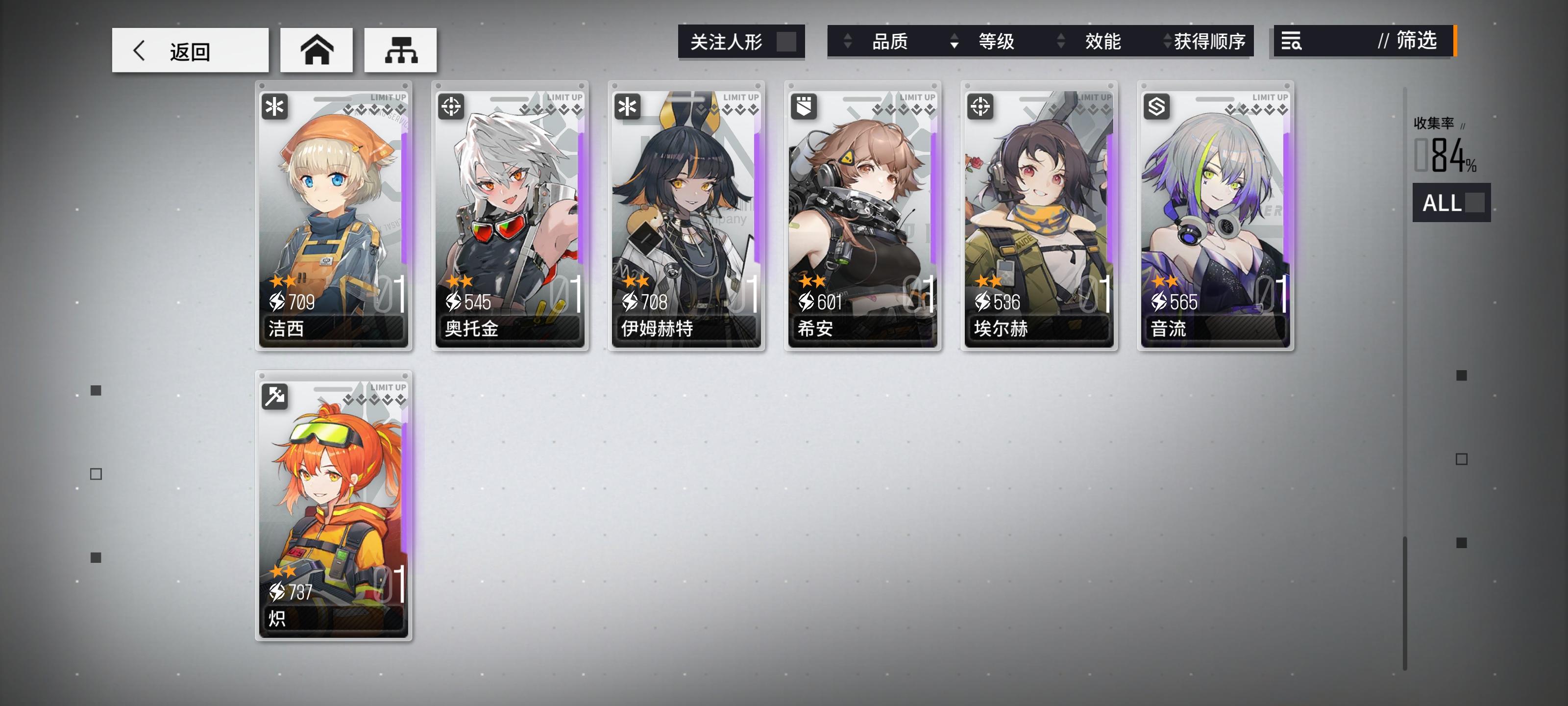
Task: Click the home icon in the top bar
Action: [x=317, y=51]
